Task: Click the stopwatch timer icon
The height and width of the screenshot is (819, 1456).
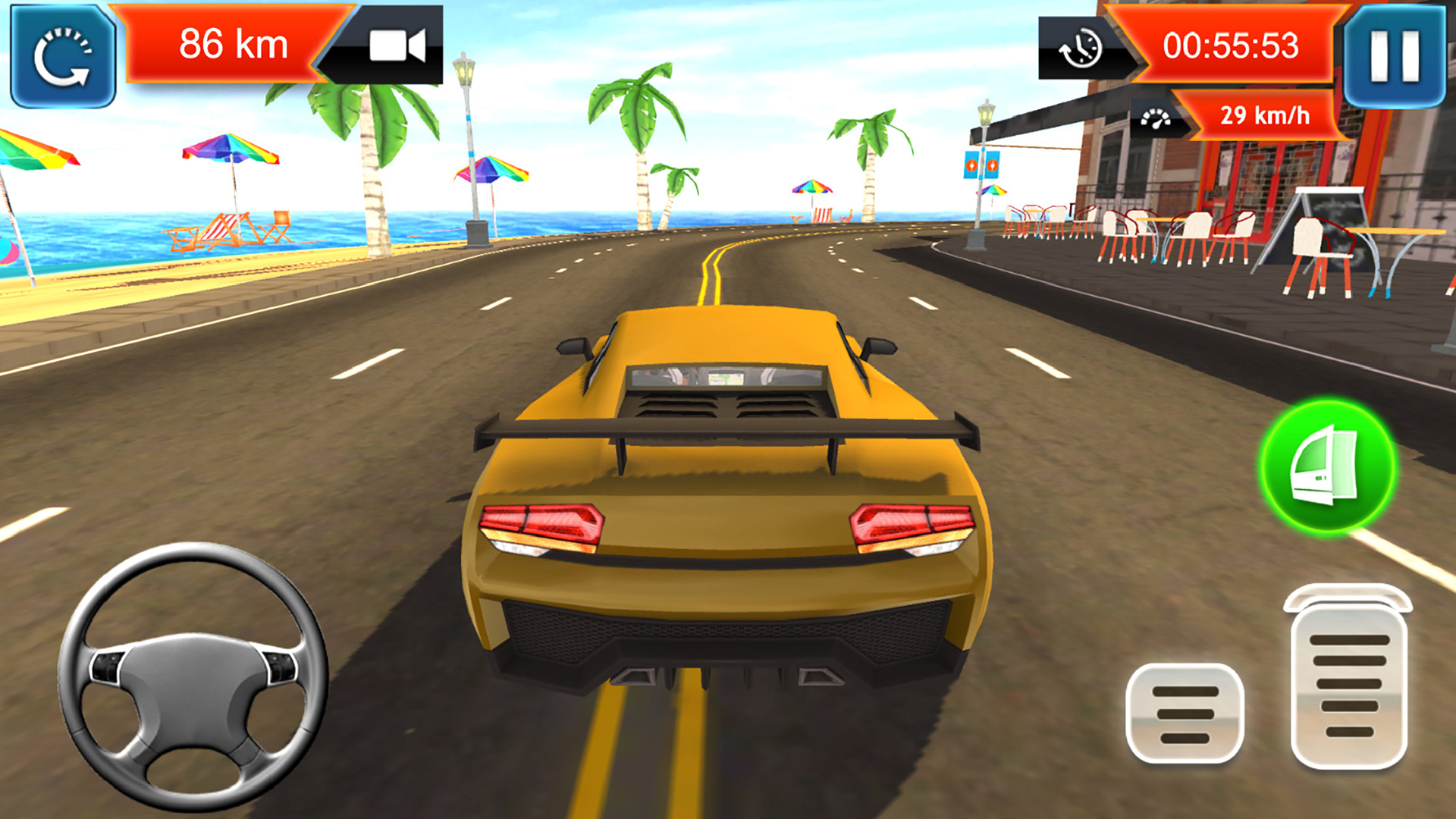Action: point(1080,47)
